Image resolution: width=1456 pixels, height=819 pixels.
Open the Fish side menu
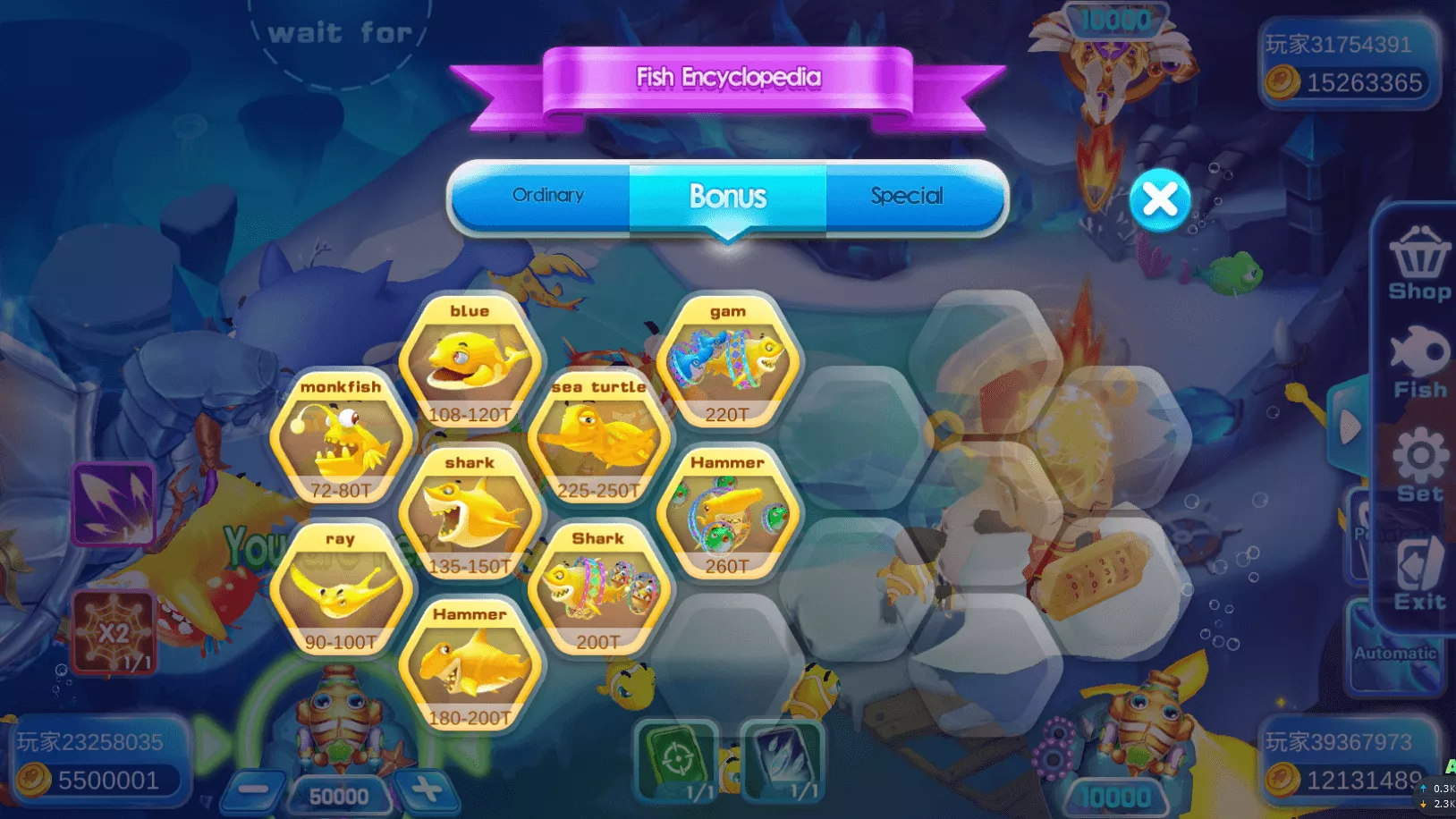[1419, 363]
